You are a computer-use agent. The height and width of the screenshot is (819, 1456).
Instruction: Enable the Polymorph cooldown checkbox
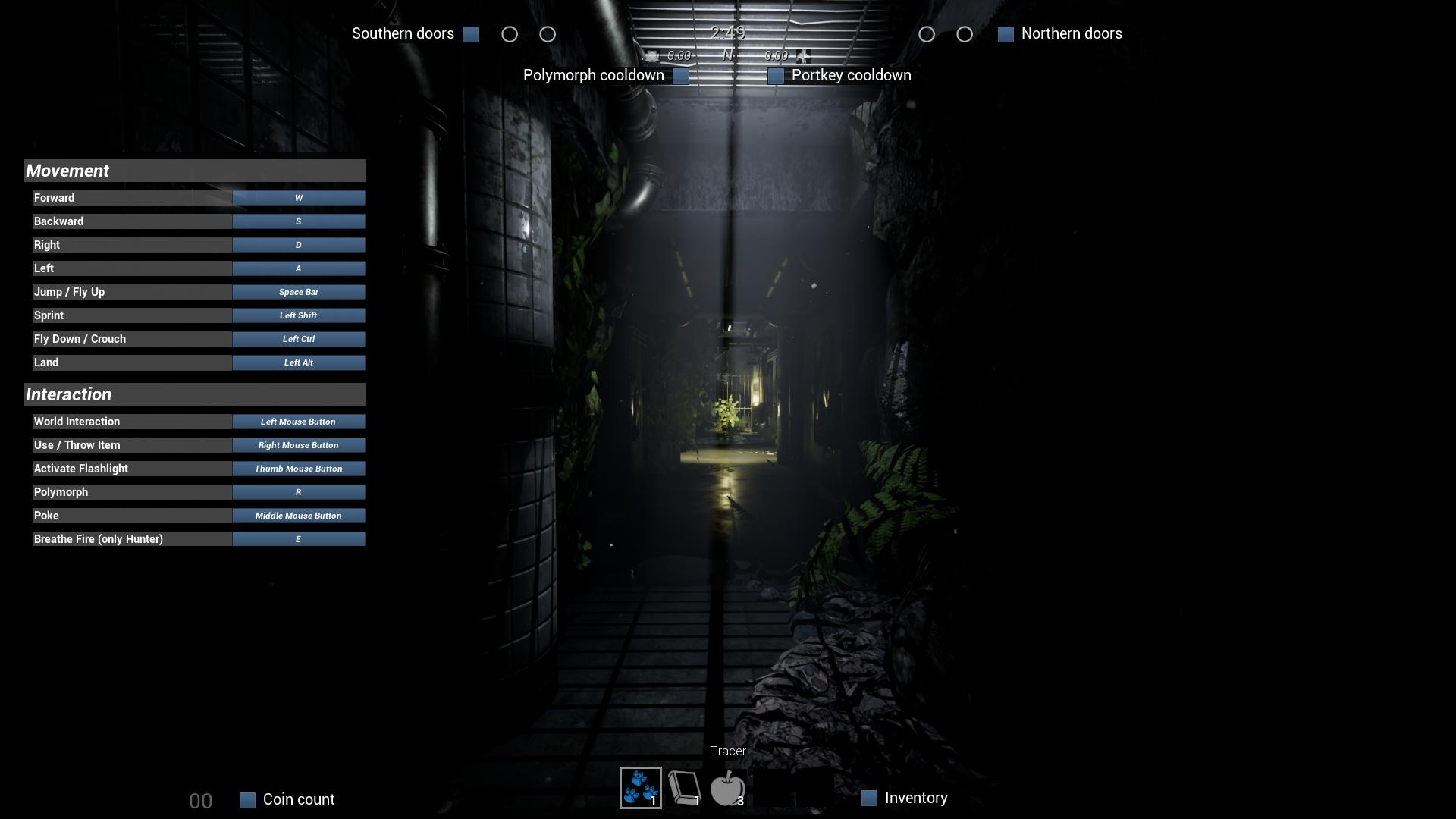coord(680,76)
